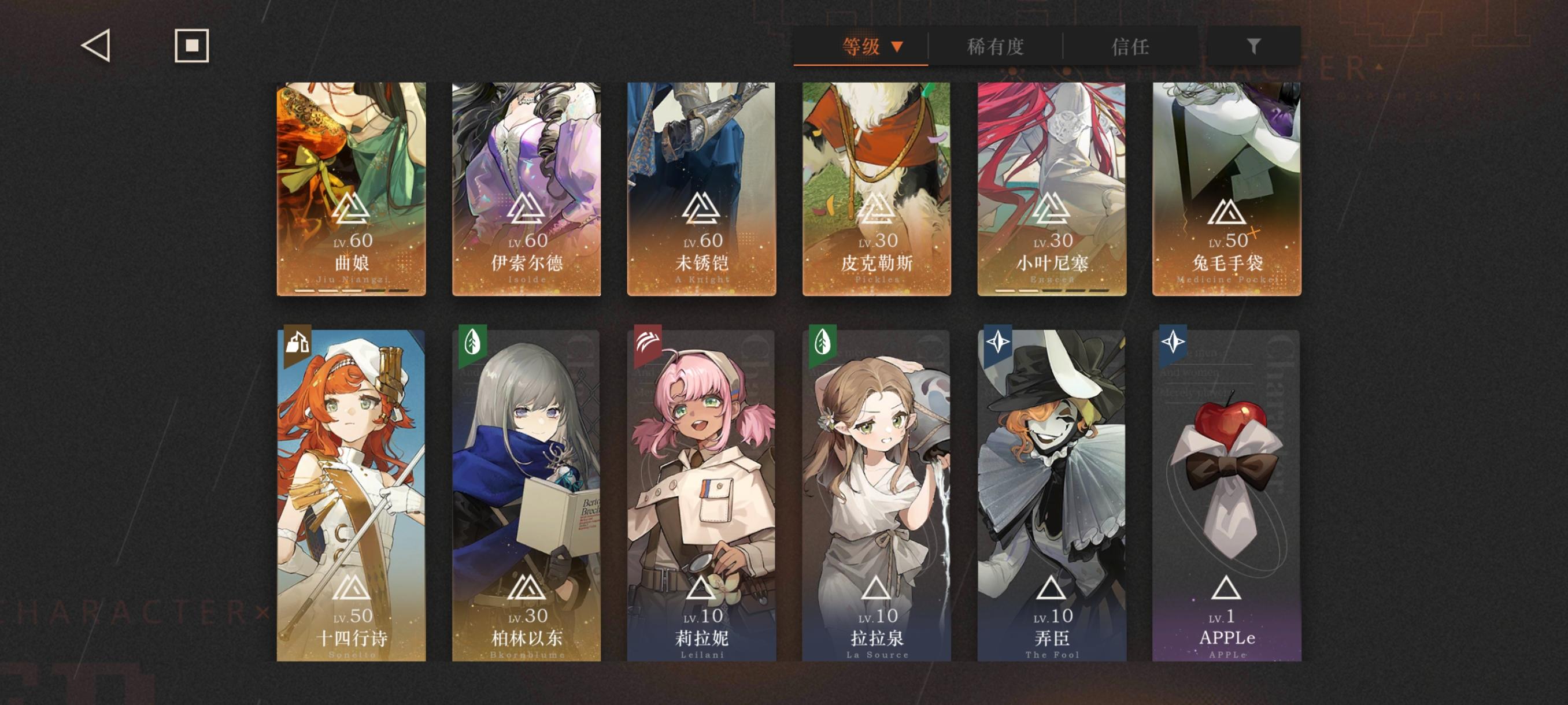Viewport: 1568px width, 705px height.
Task: Open the LV.50 兔毛手袋 Medicine Pocket card
Action: (1225, 188)
